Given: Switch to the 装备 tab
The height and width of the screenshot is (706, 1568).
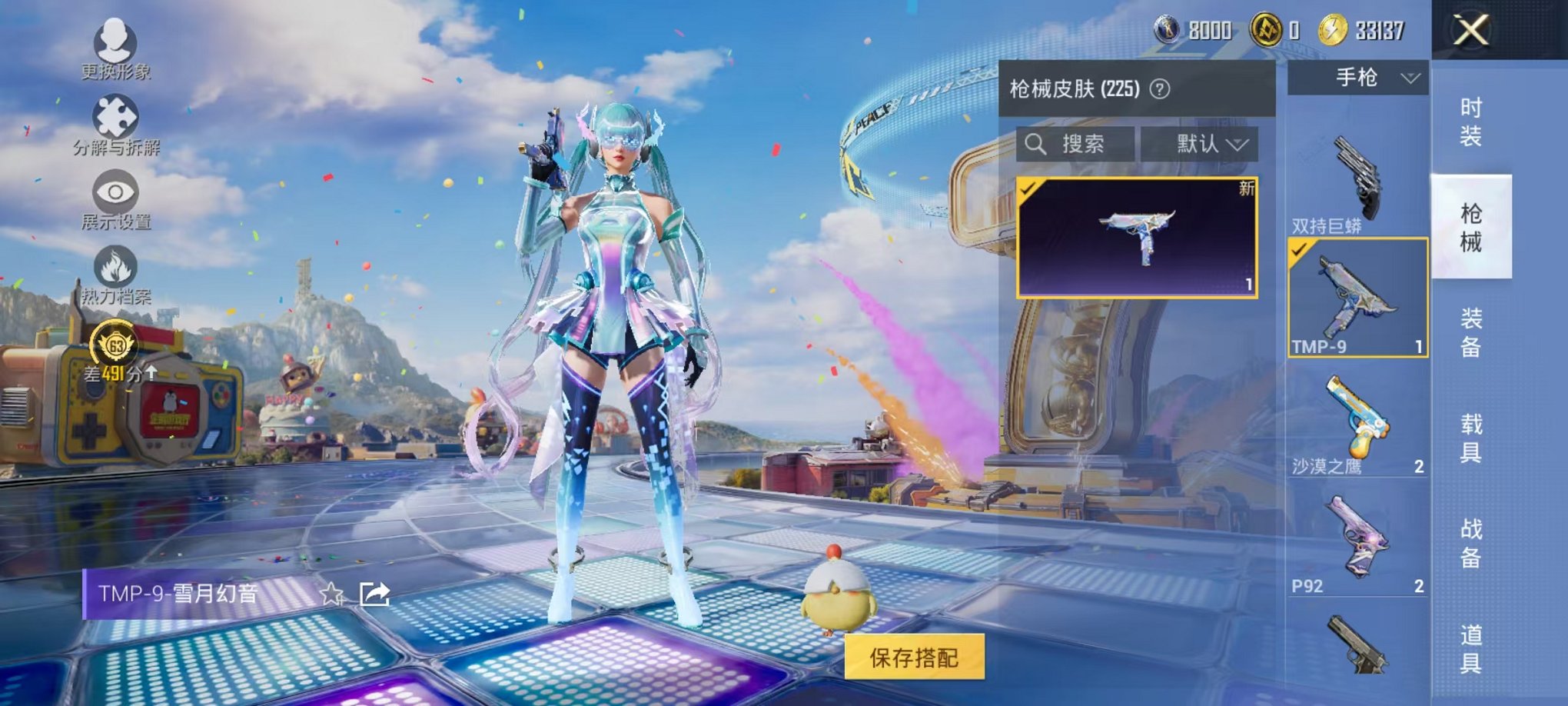Looking at the screenshot, I should point(1469,331).
